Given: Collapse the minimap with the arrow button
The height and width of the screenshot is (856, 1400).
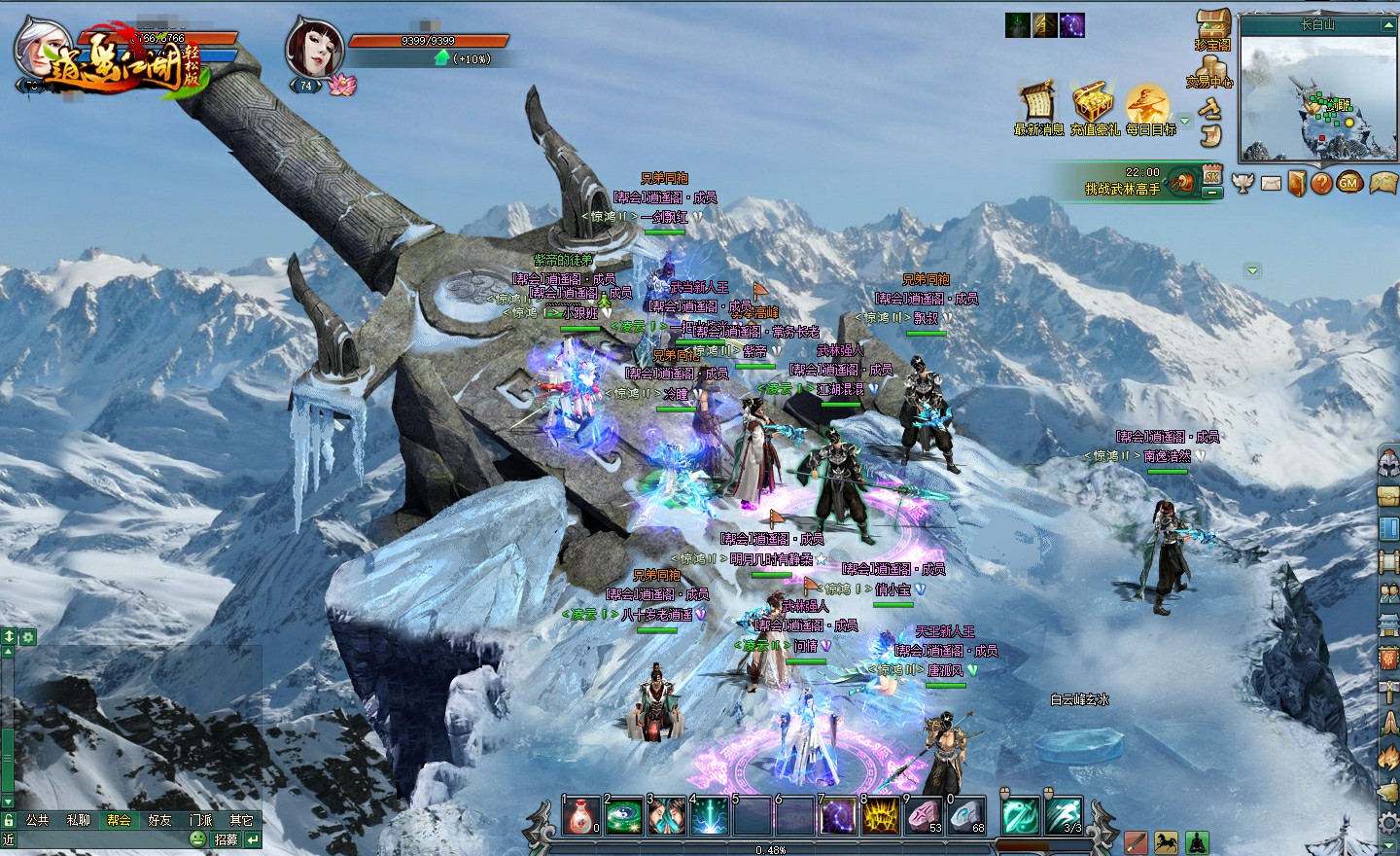Looking at the screenshot, I should (1387, 25).
